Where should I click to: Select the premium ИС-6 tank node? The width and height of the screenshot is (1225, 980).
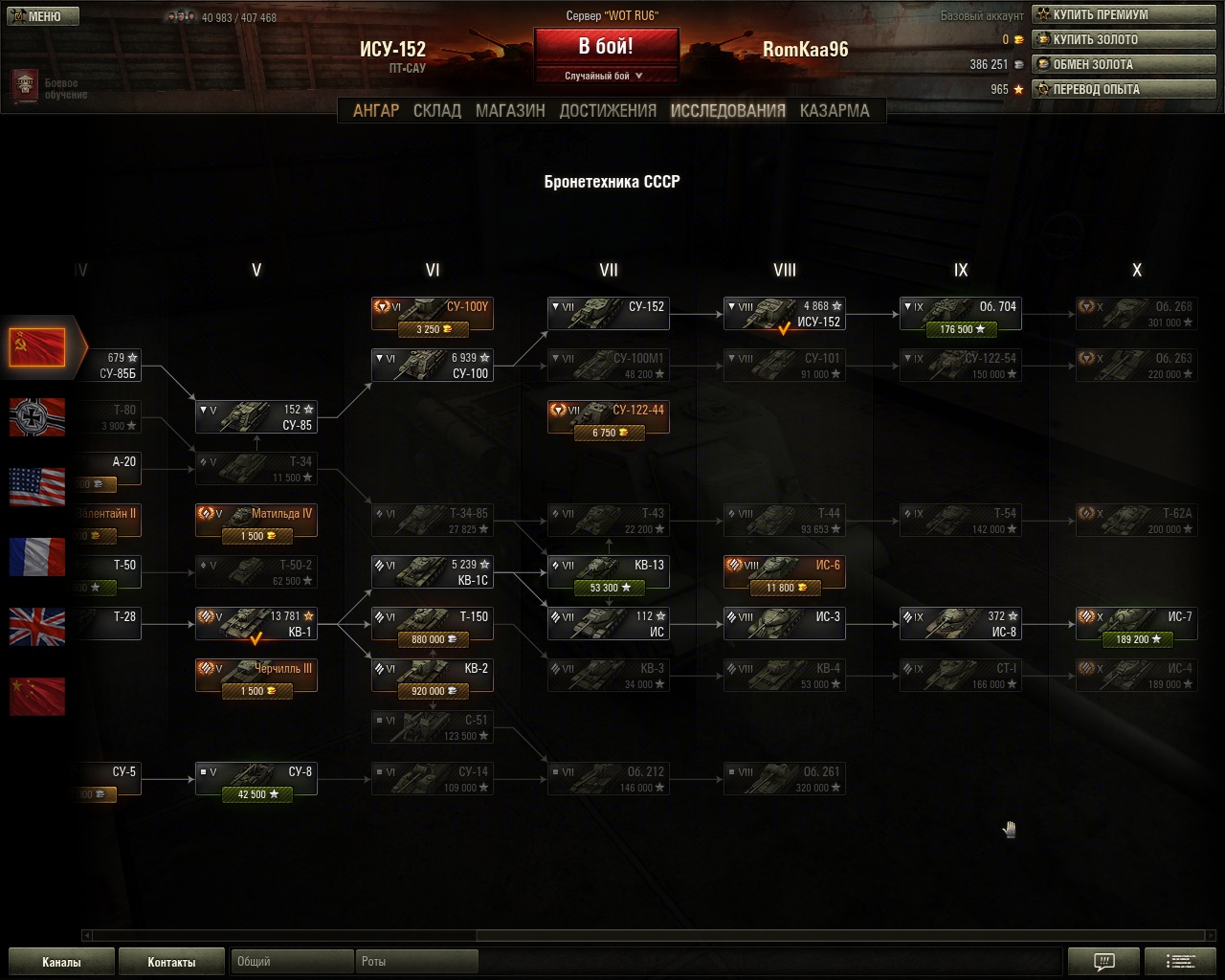[x=785, y=572]
